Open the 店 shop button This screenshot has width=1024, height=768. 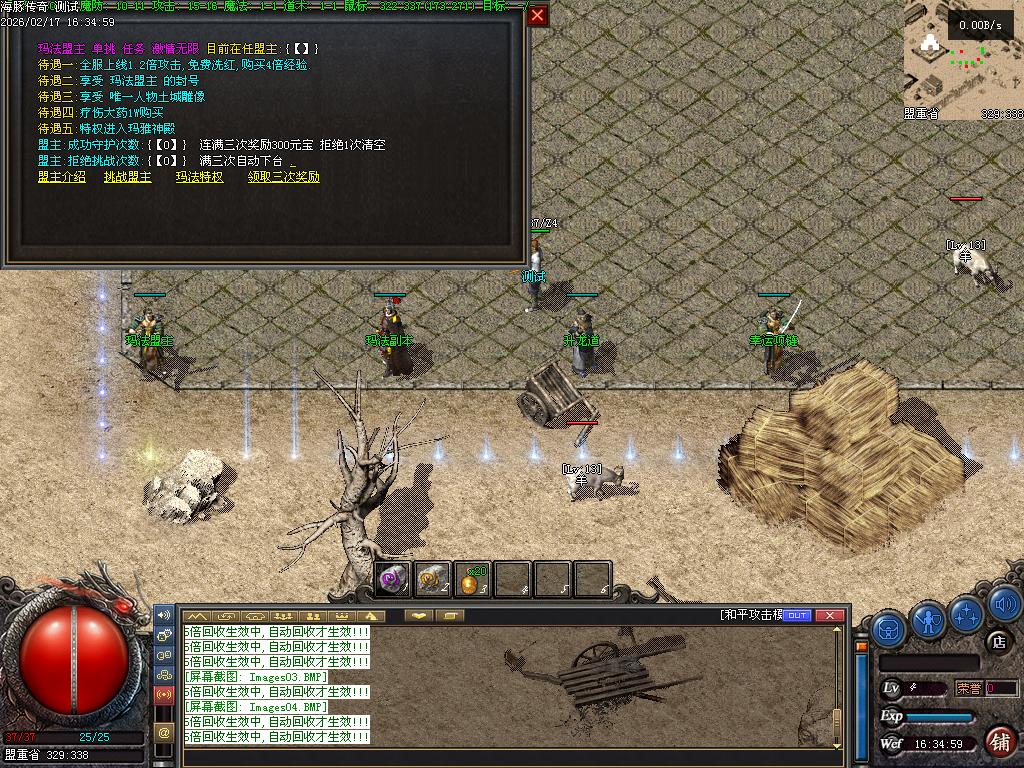click(x=997, y=643)
